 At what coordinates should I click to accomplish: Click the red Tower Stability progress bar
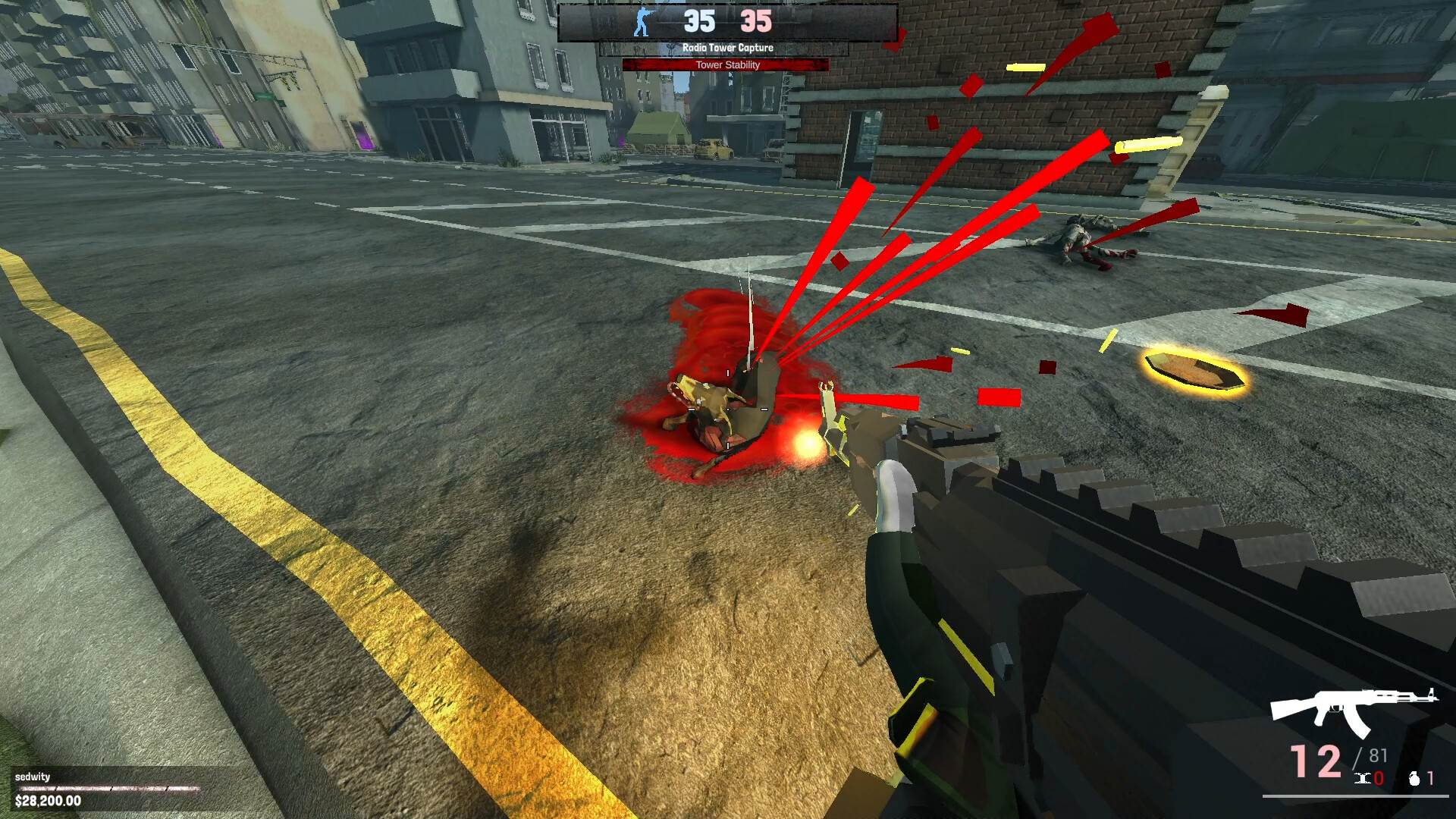(728, 64)
